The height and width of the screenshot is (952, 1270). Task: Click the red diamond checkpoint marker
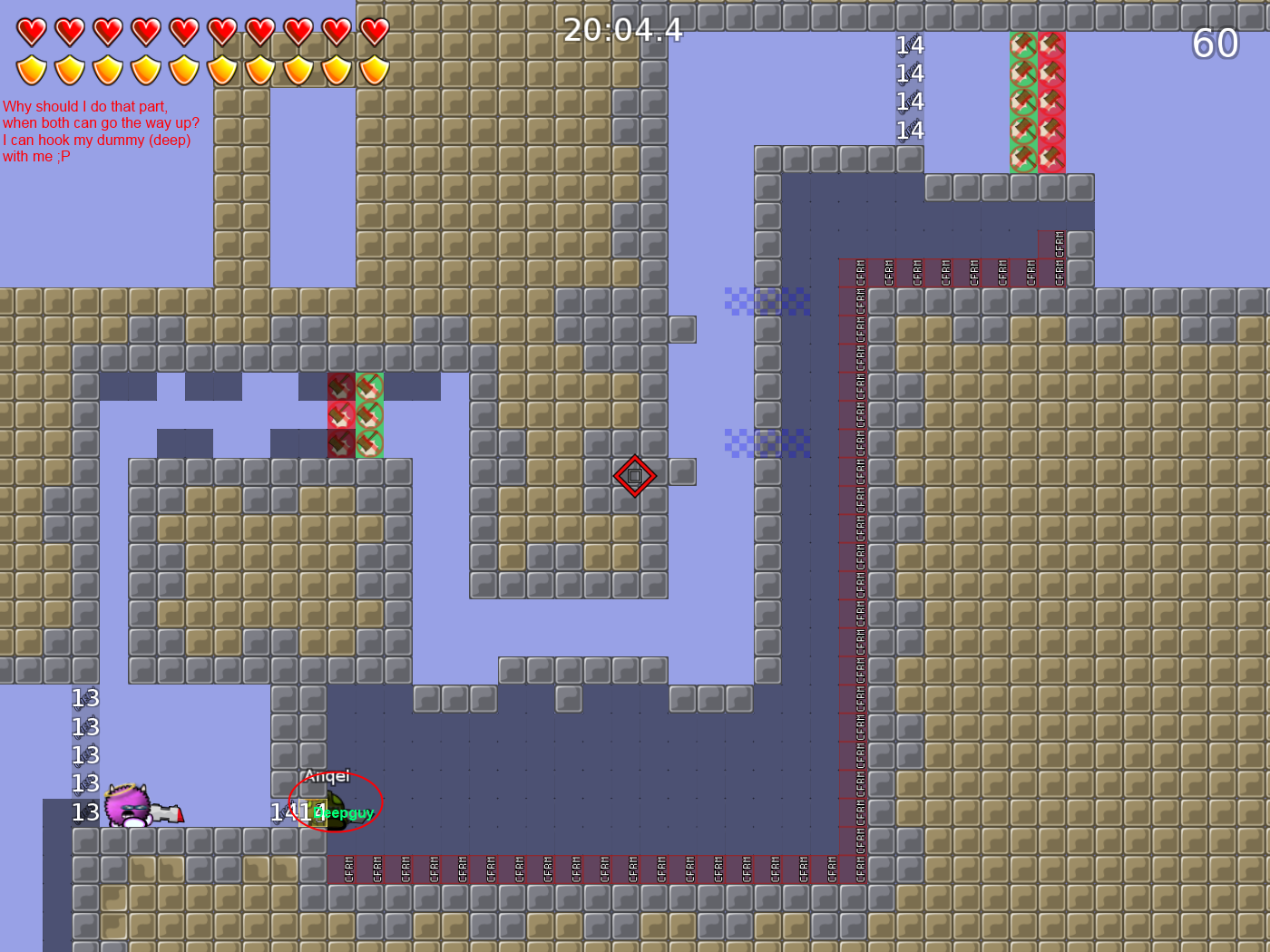(x=634, y=474)
